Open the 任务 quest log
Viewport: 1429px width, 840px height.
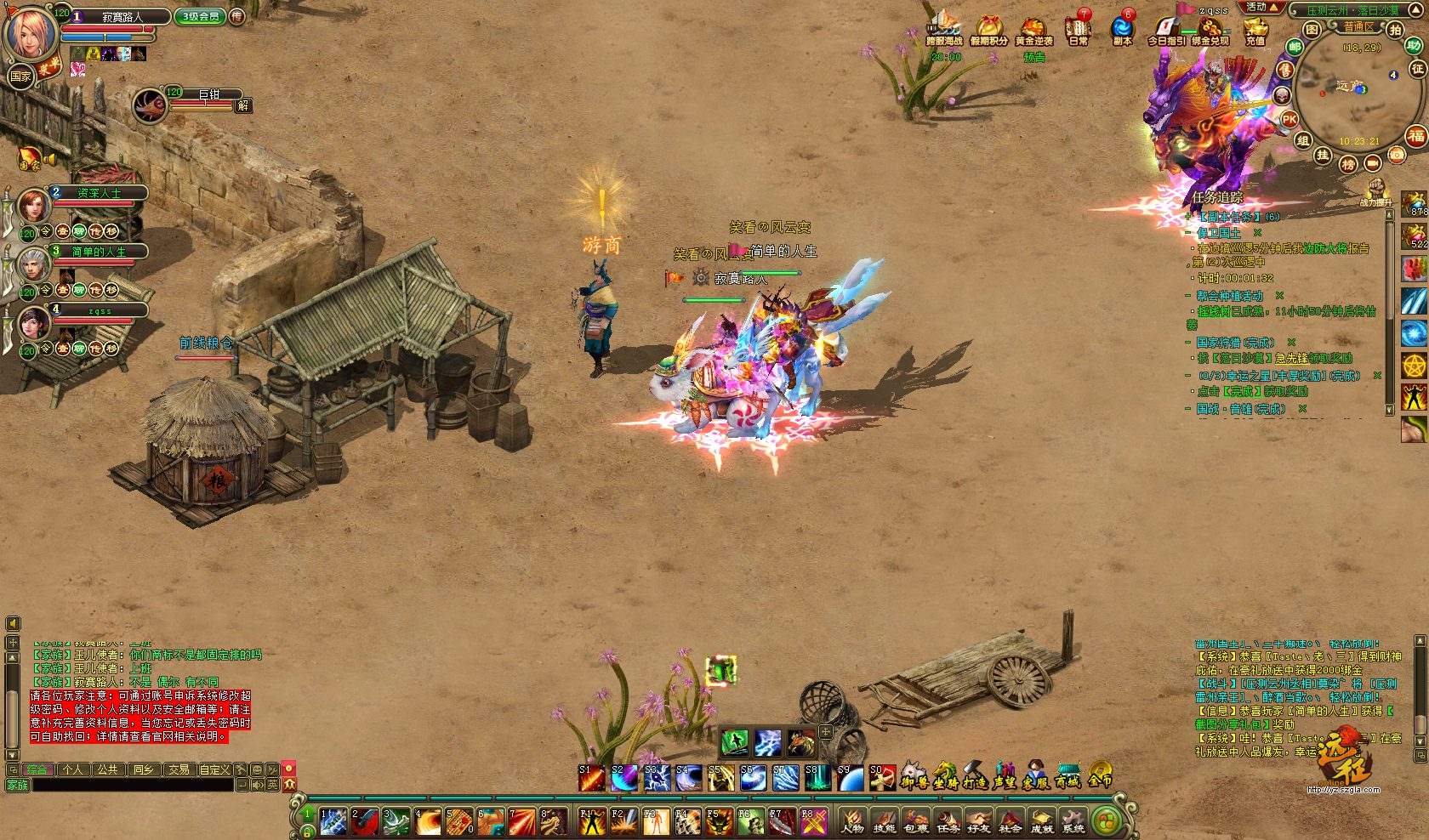948,822
